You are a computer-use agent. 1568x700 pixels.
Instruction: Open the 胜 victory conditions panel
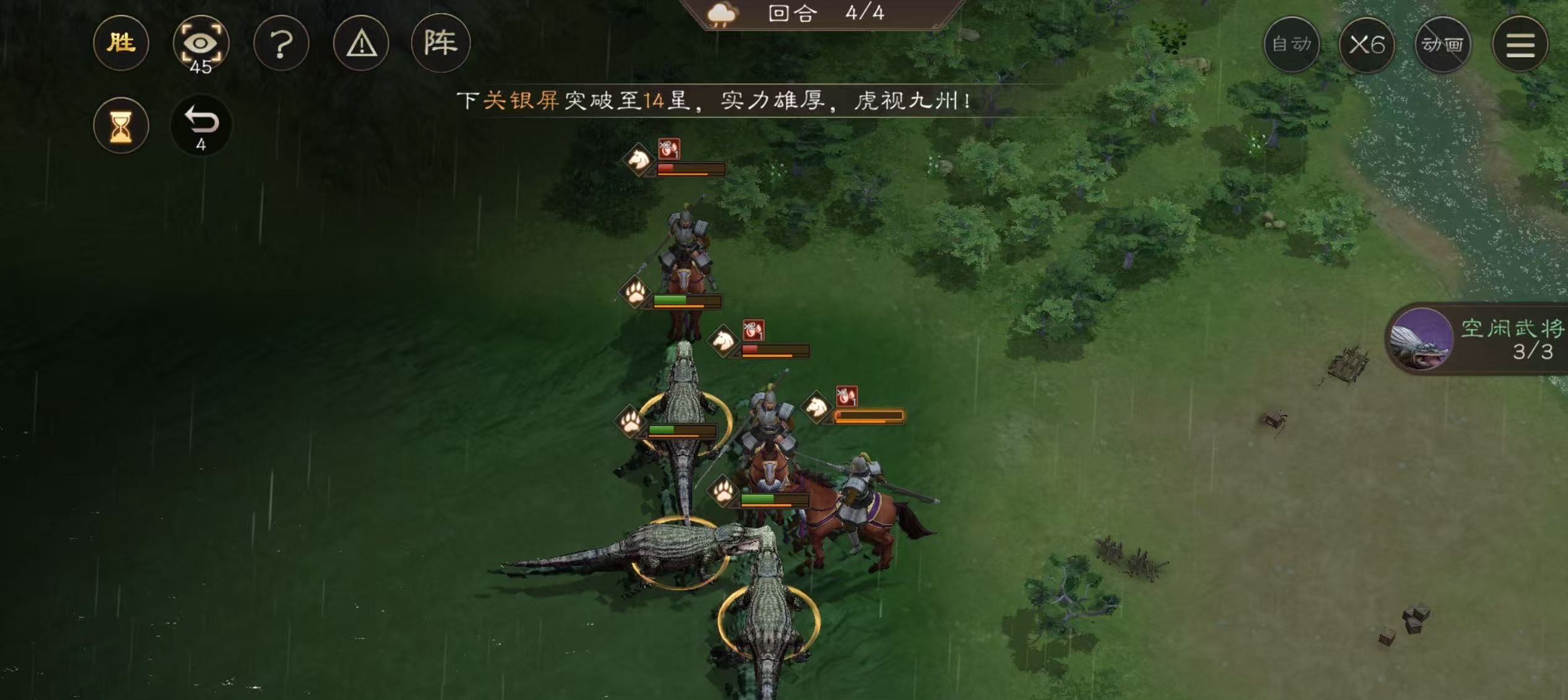[121, 42]
